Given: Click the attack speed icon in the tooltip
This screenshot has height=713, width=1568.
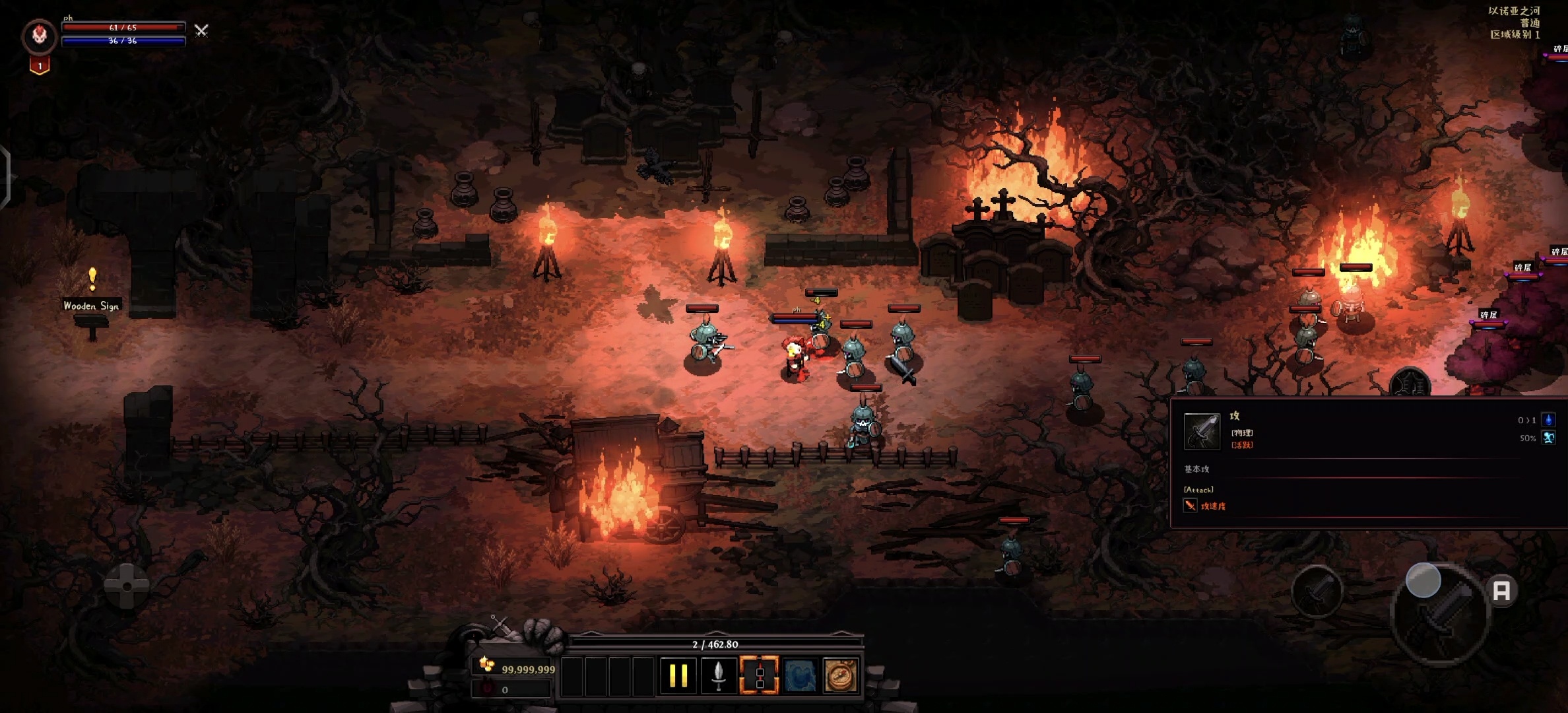Looking at the screenshot, I should coord(1190,506).
